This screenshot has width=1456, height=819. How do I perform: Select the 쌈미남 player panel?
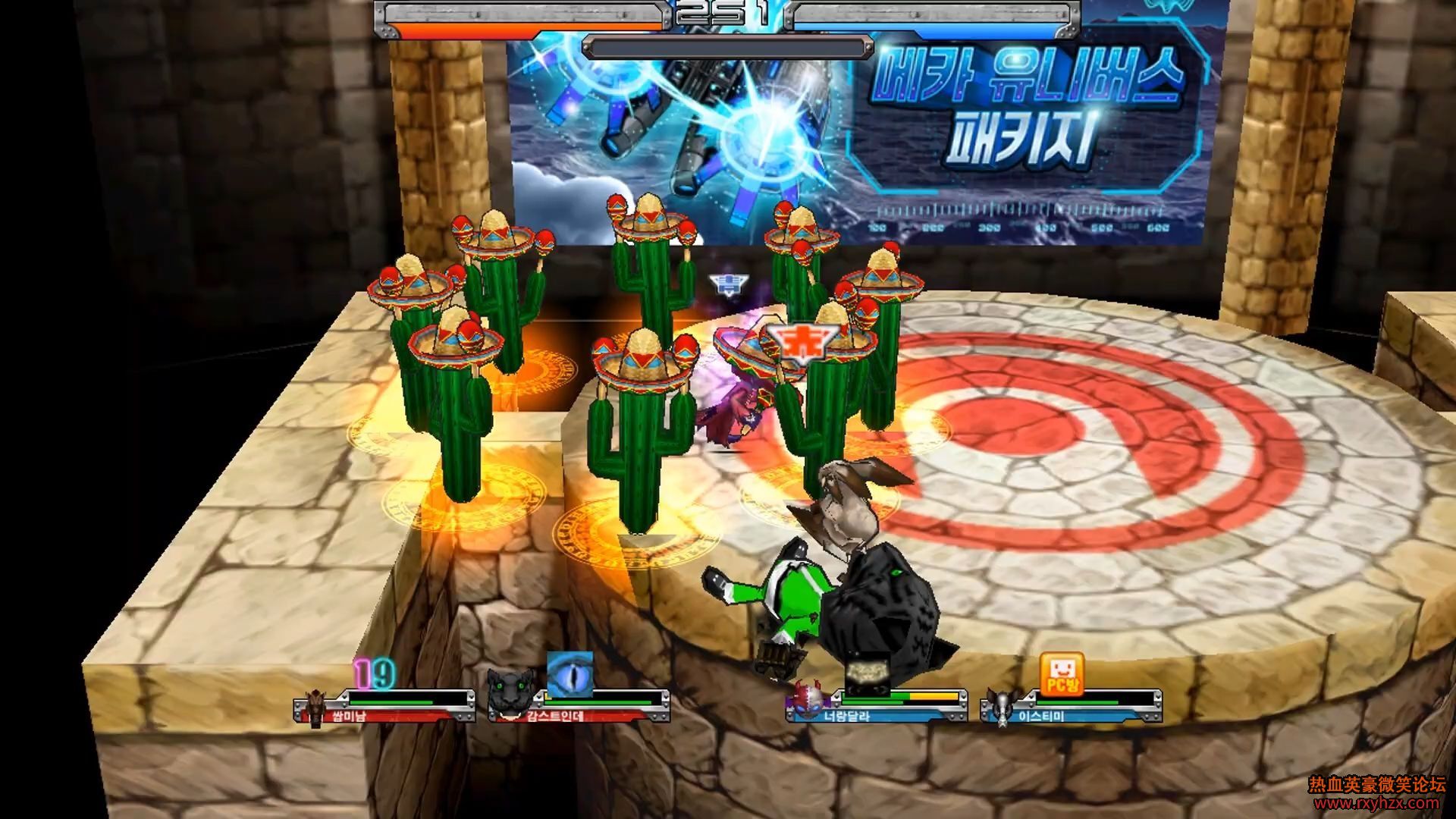click(x=385, y=706)
